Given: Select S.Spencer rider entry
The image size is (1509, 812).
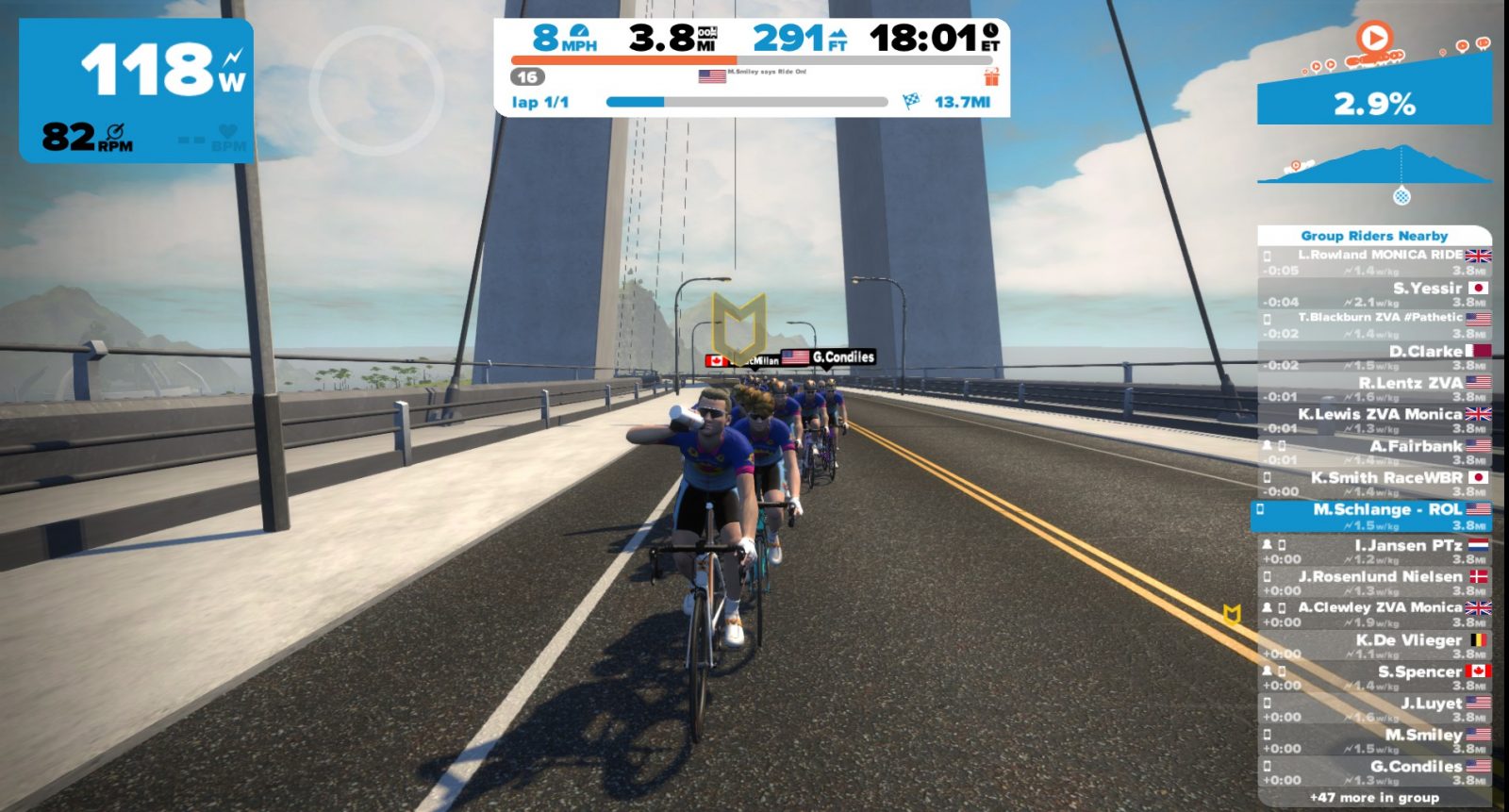Looking at the screenshot, I should 1374,678.
